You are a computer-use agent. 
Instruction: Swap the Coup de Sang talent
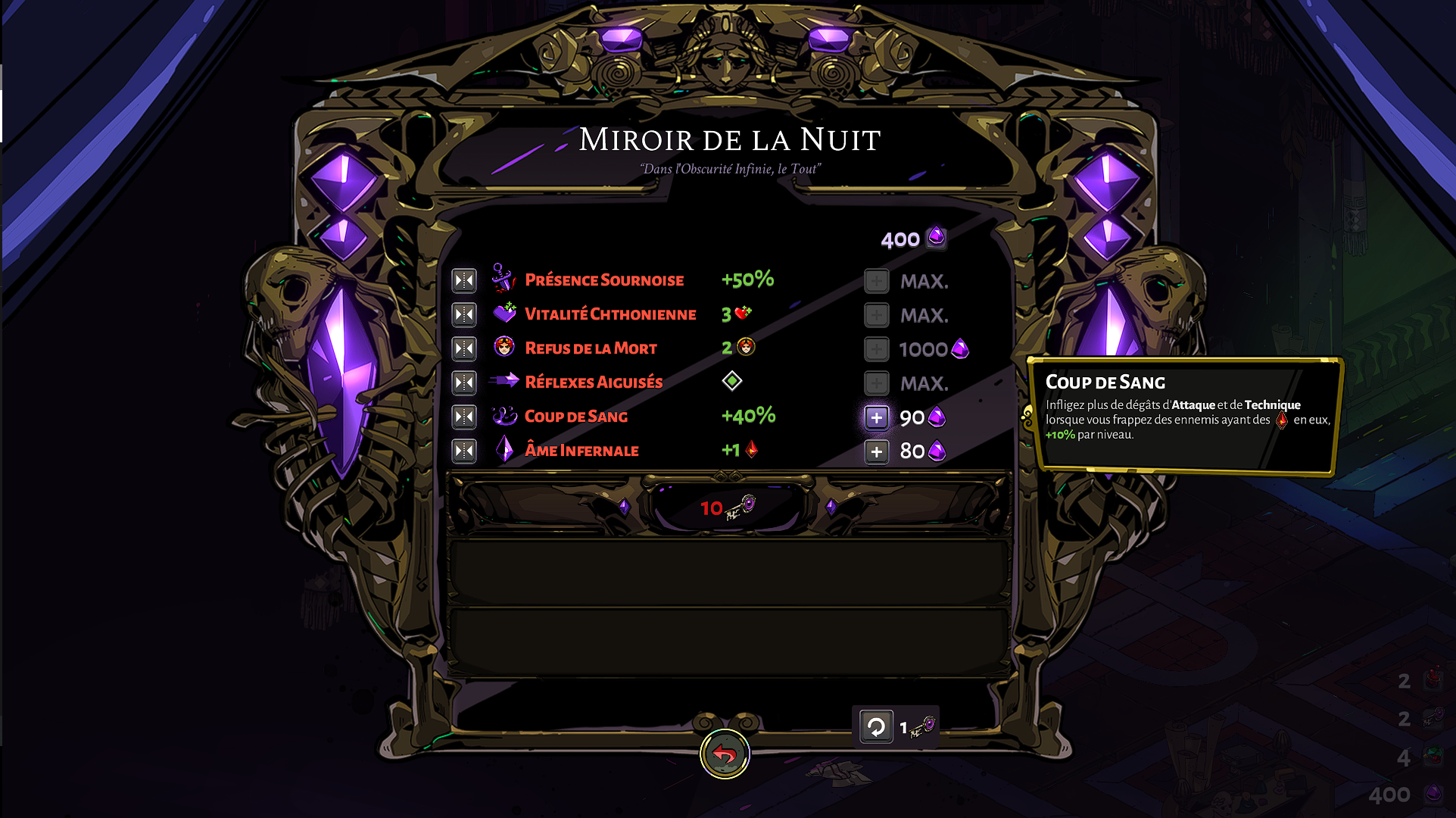pyautogui.click(x=464, y=417)
